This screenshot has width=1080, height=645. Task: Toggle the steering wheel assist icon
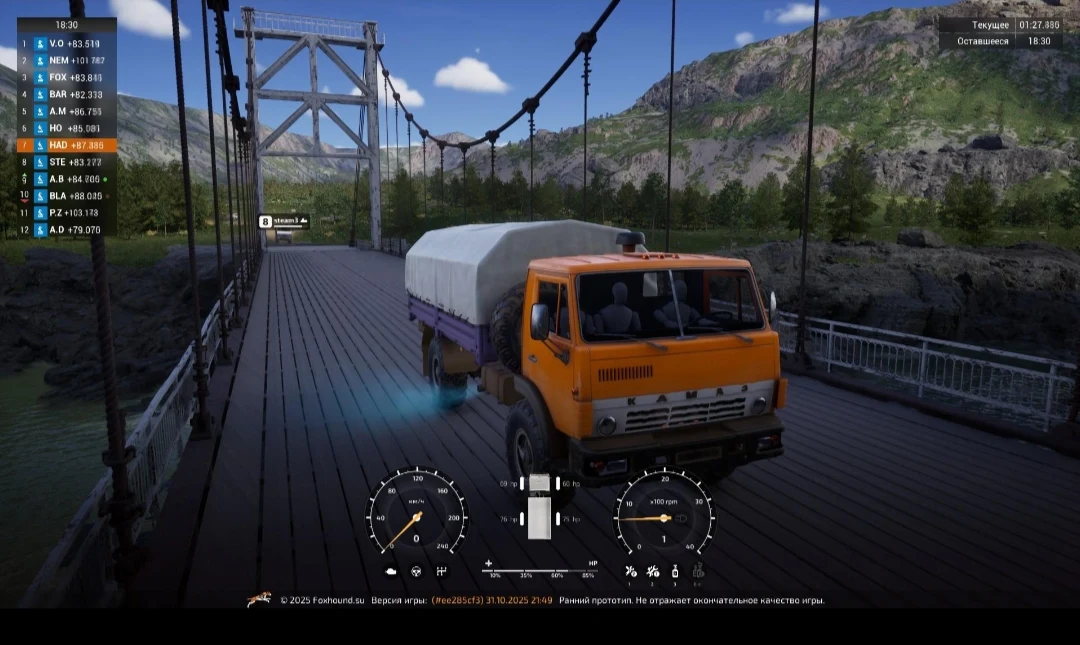(x=416, y=571)
